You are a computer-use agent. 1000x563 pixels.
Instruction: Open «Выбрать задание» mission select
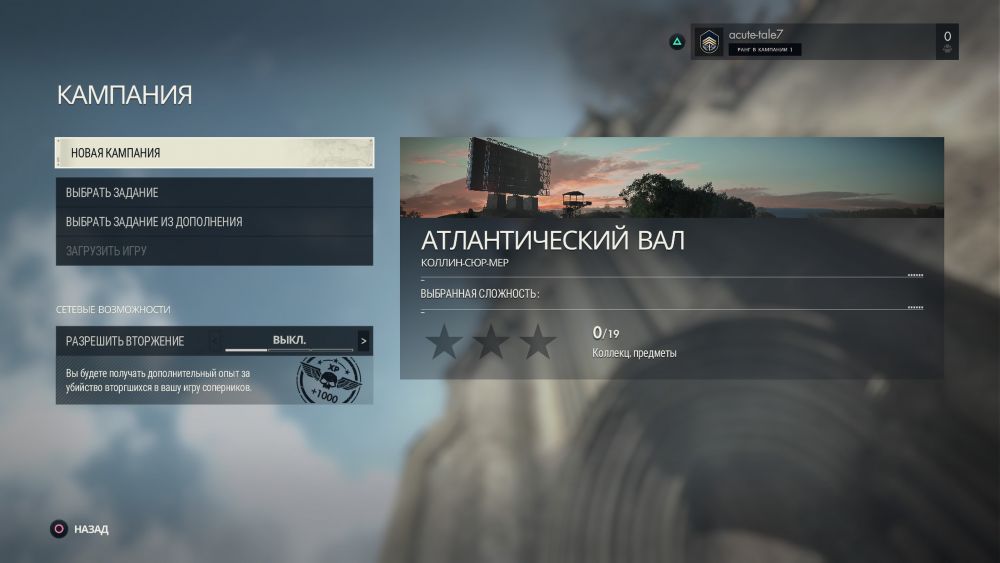pyautogui.click(x=214, y=192)
